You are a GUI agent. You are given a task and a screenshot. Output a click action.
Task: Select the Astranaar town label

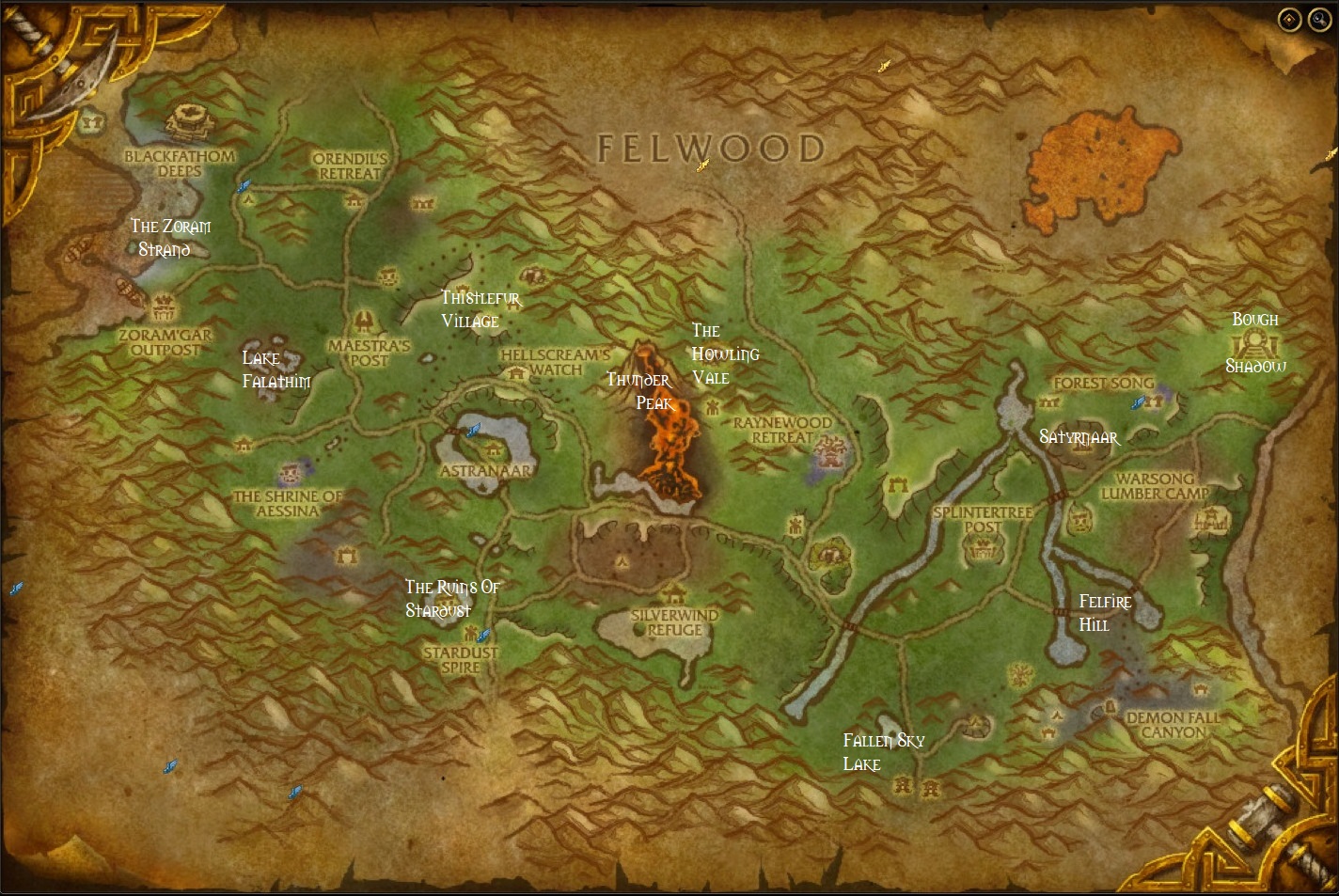(486, 470)
